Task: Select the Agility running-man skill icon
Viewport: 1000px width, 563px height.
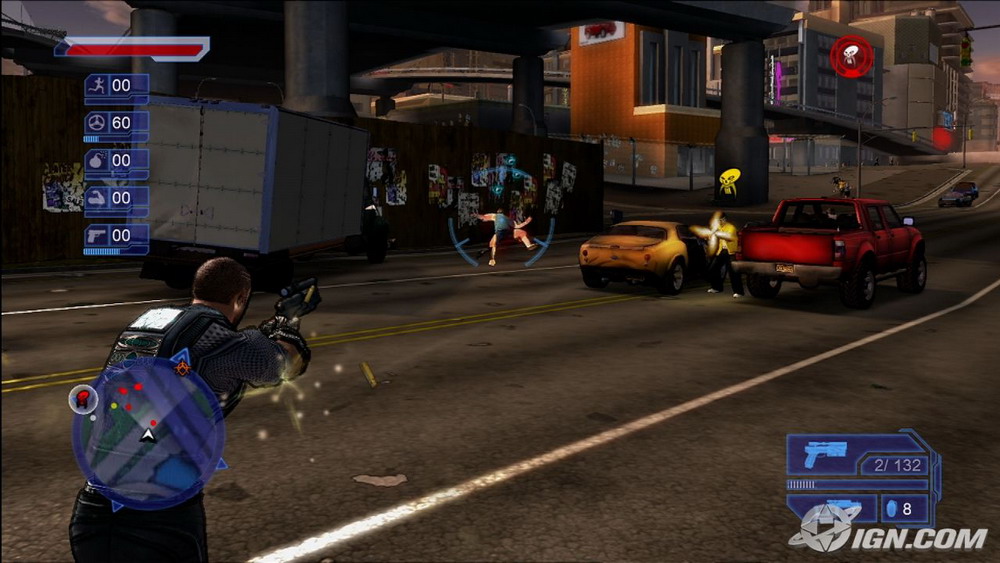Action: pos(97,85)
